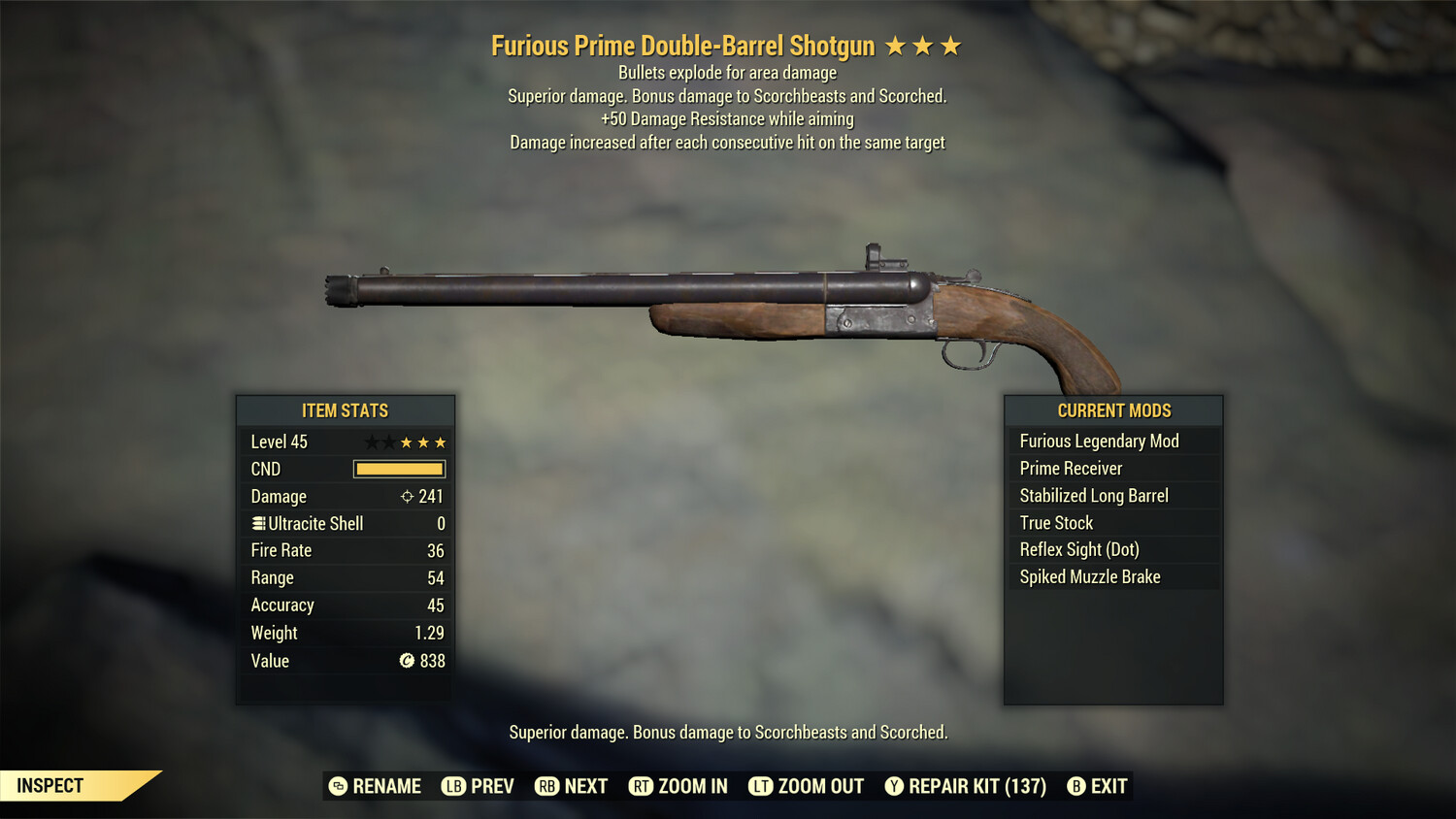Switch to the INSPECT tab
The height and width of the screenshot is (819, 1456).
[x=49, y=785]
